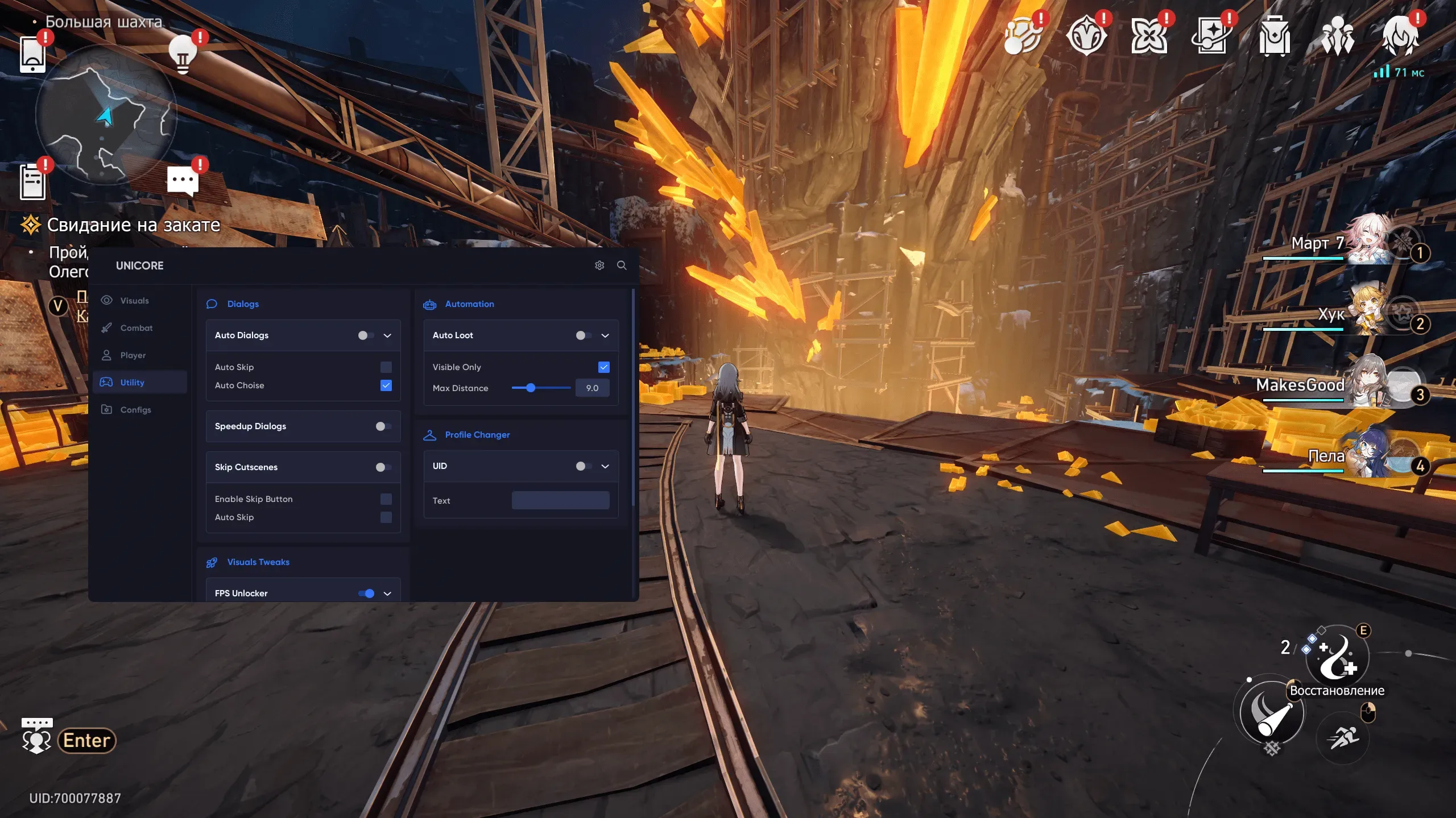The image size is (1456, 818).
Task: Uncheck the Visible Only checkbox
Action: [x=604, y=367]
